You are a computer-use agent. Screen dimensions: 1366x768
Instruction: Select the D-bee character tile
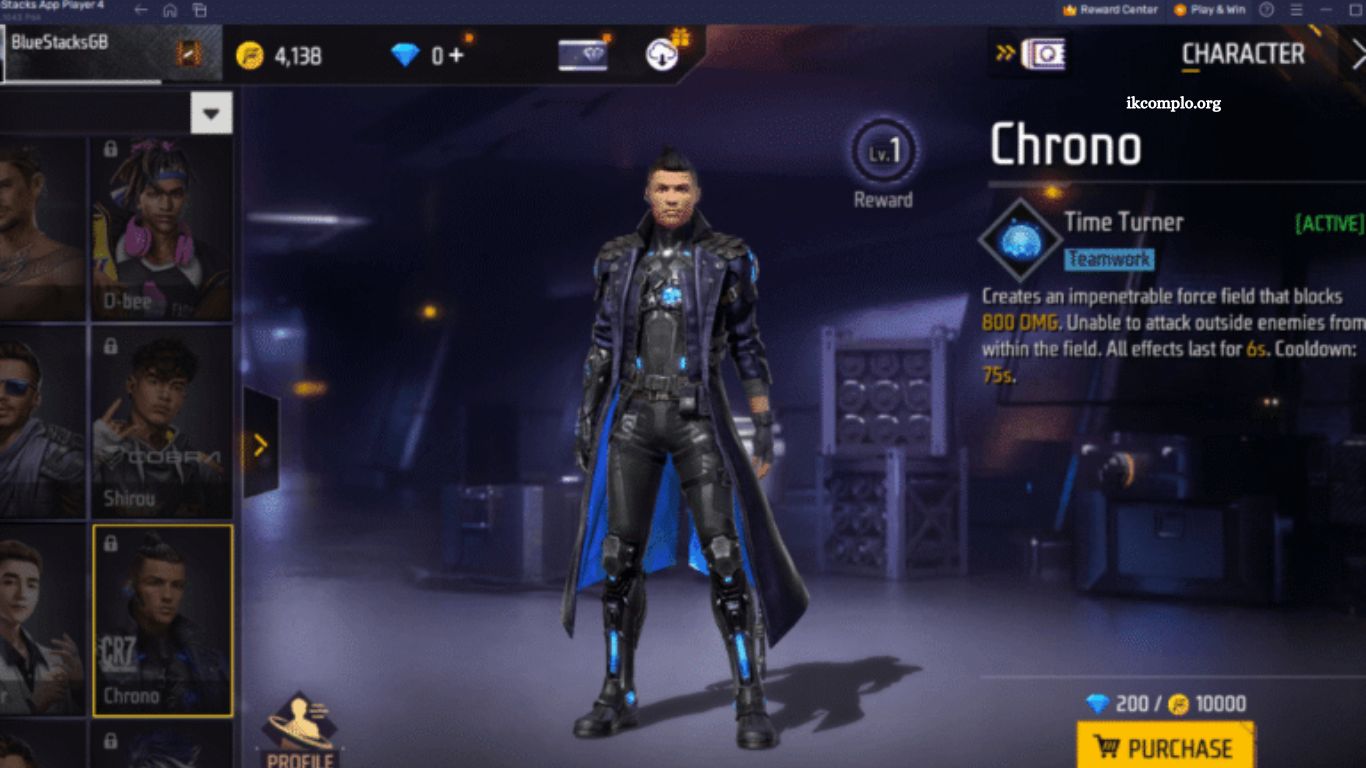point(162,229)
